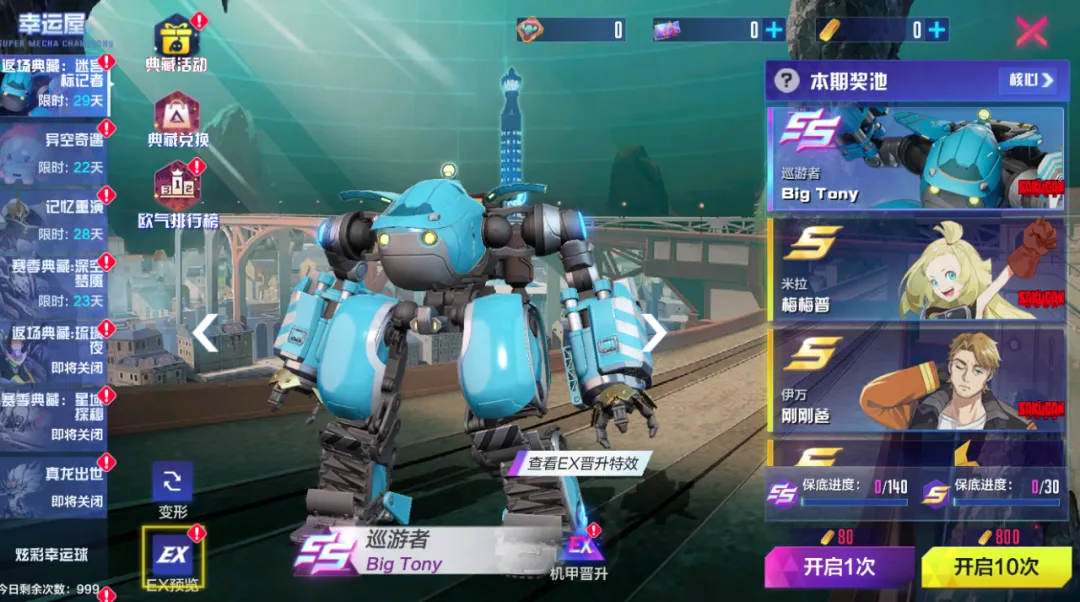This screenshot has height=602, width=1080.
Task: Open the 典藏活动 gift event
Action: 177,42
